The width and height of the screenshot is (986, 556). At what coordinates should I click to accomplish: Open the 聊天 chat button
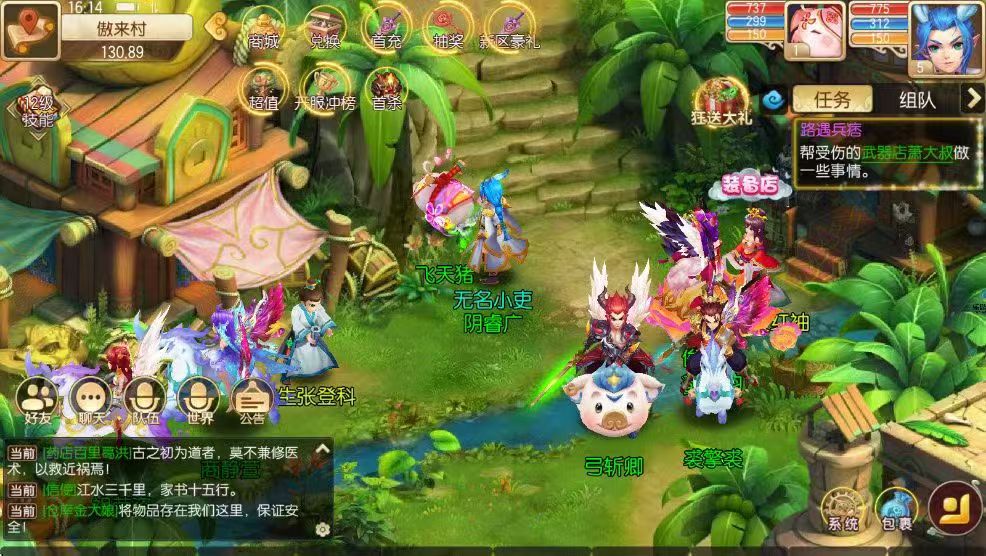[x=92, y=401]
